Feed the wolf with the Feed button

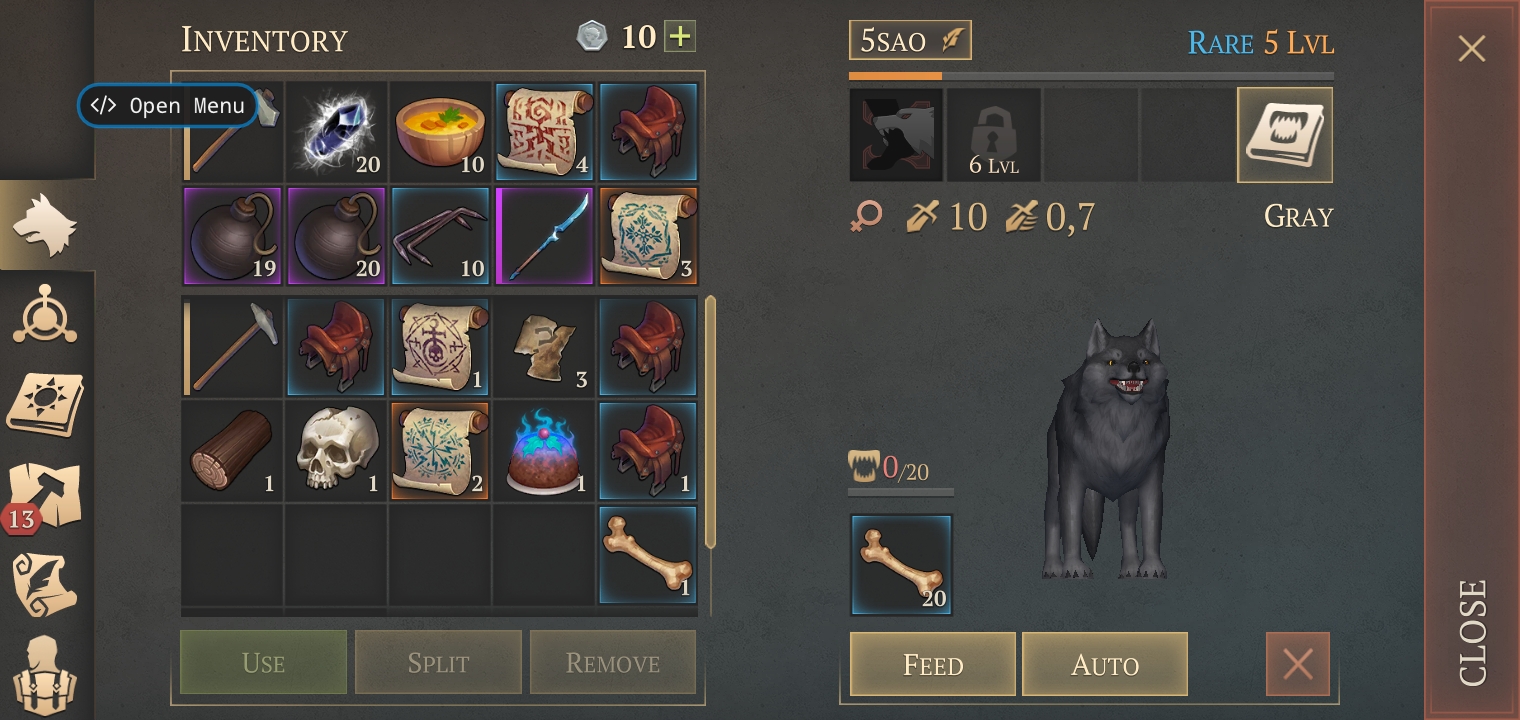tap(932, 664)
